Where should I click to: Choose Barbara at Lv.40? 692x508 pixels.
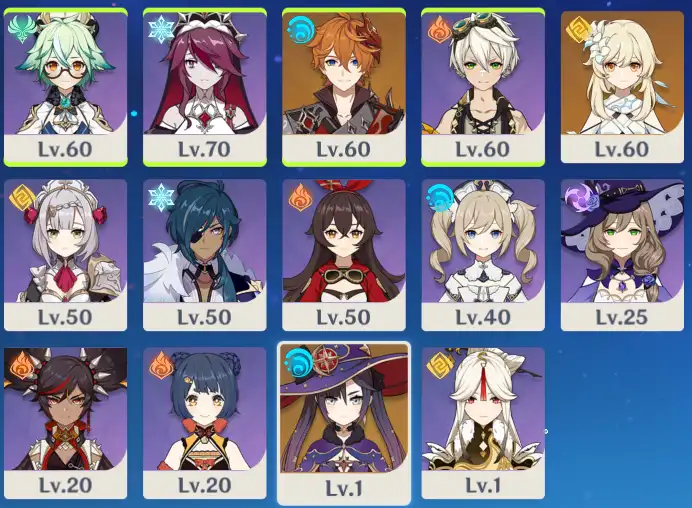point(482,255)
